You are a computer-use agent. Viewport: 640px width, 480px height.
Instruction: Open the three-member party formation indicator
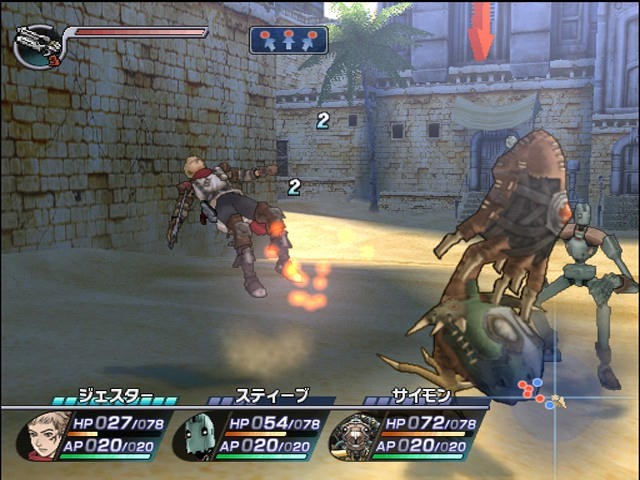[288, 40]
